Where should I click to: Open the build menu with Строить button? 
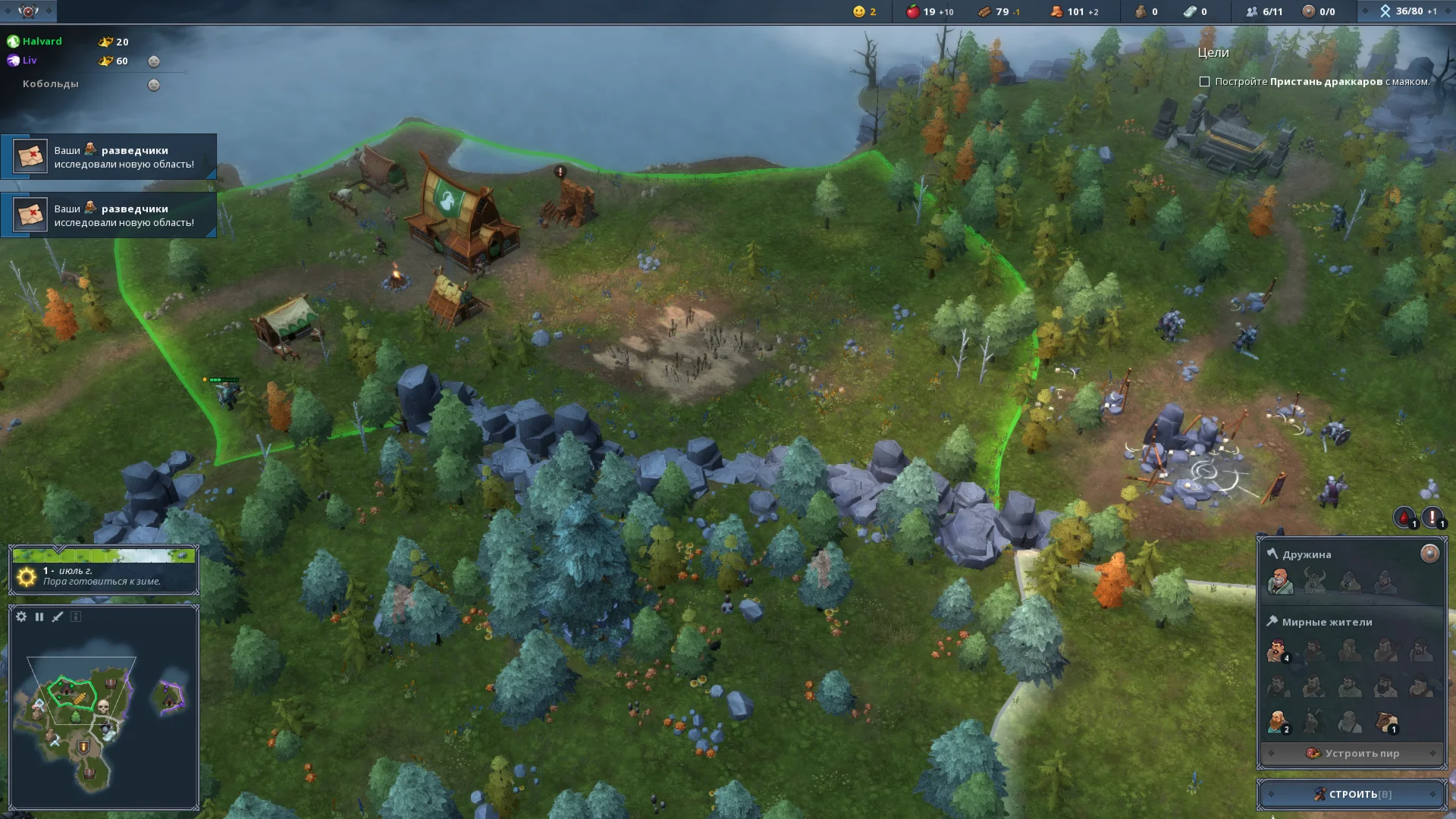[x=1352, y=794]
